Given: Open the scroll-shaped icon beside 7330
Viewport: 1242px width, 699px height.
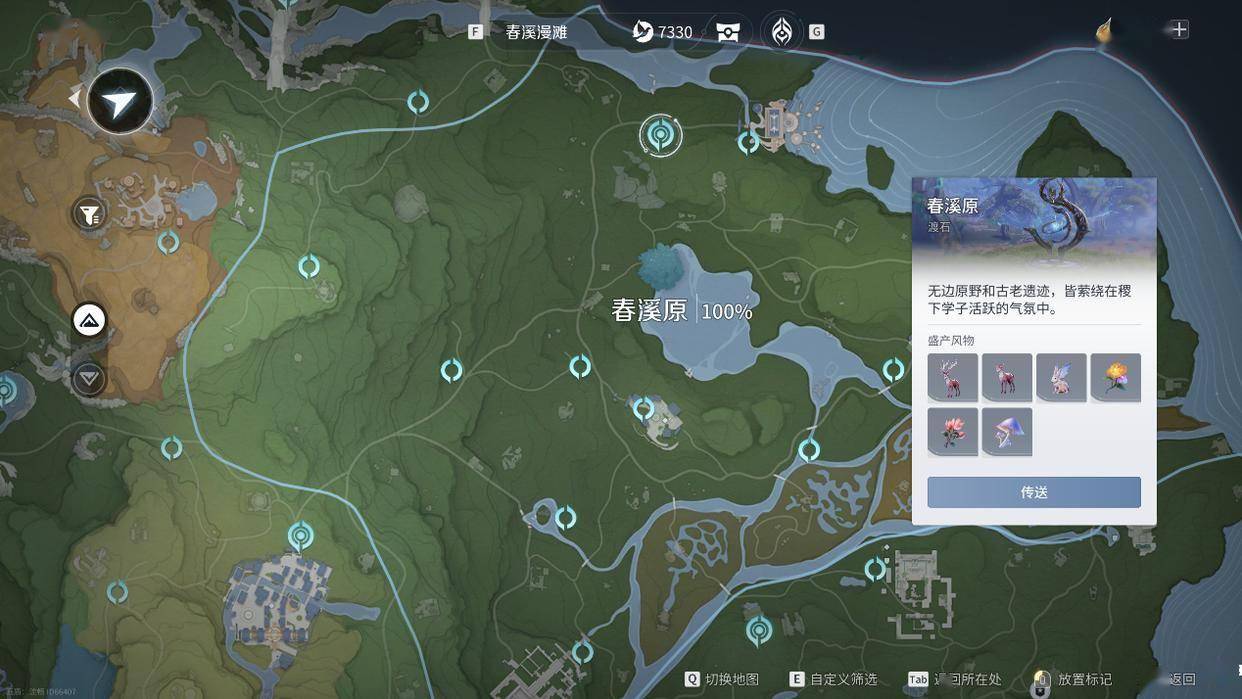Looking at the screenshot, I should coord(728,32).
